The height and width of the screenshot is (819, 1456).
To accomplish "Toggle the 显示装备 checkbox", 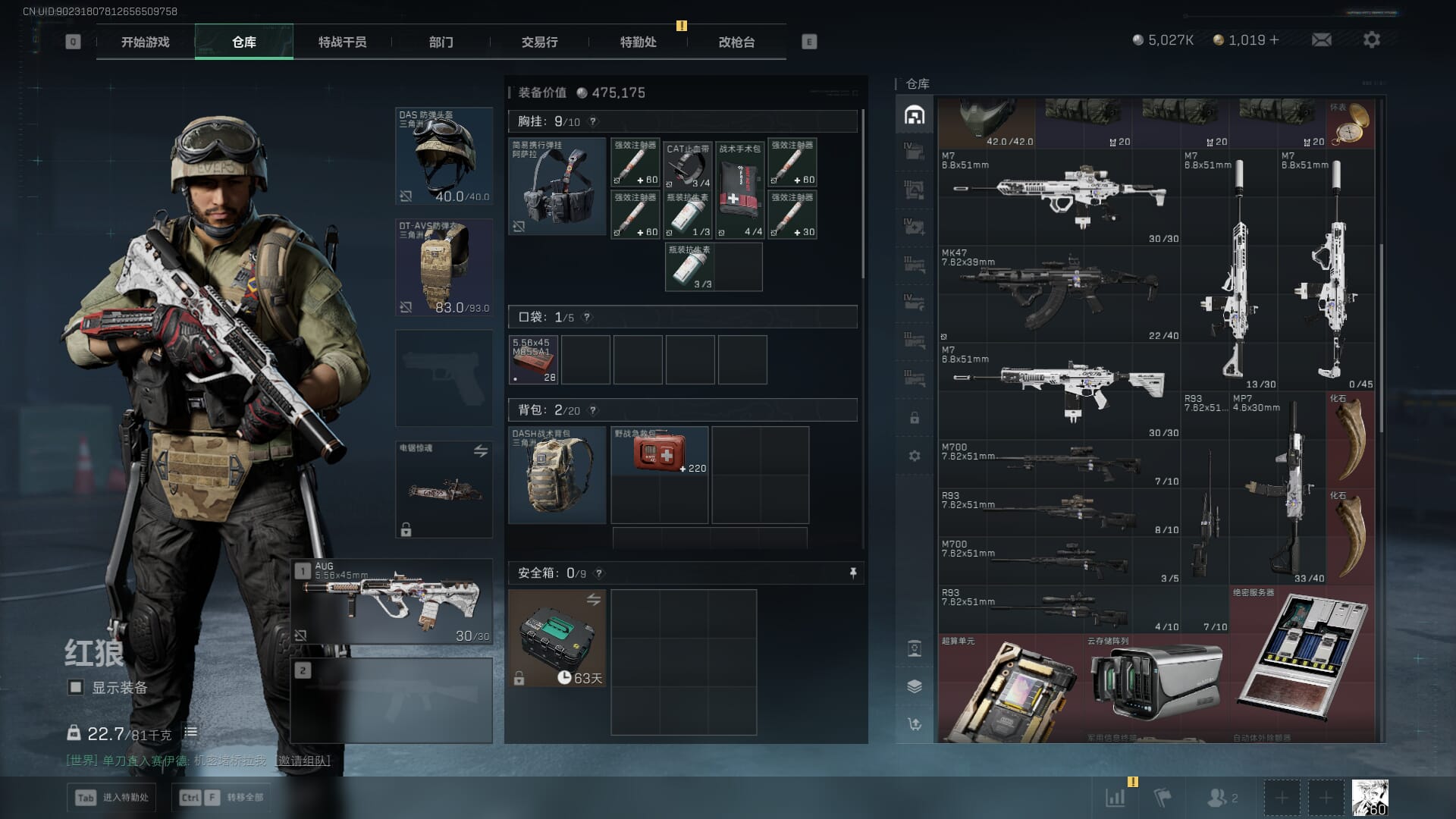I will pyautogui.click(x=76, y=688).
